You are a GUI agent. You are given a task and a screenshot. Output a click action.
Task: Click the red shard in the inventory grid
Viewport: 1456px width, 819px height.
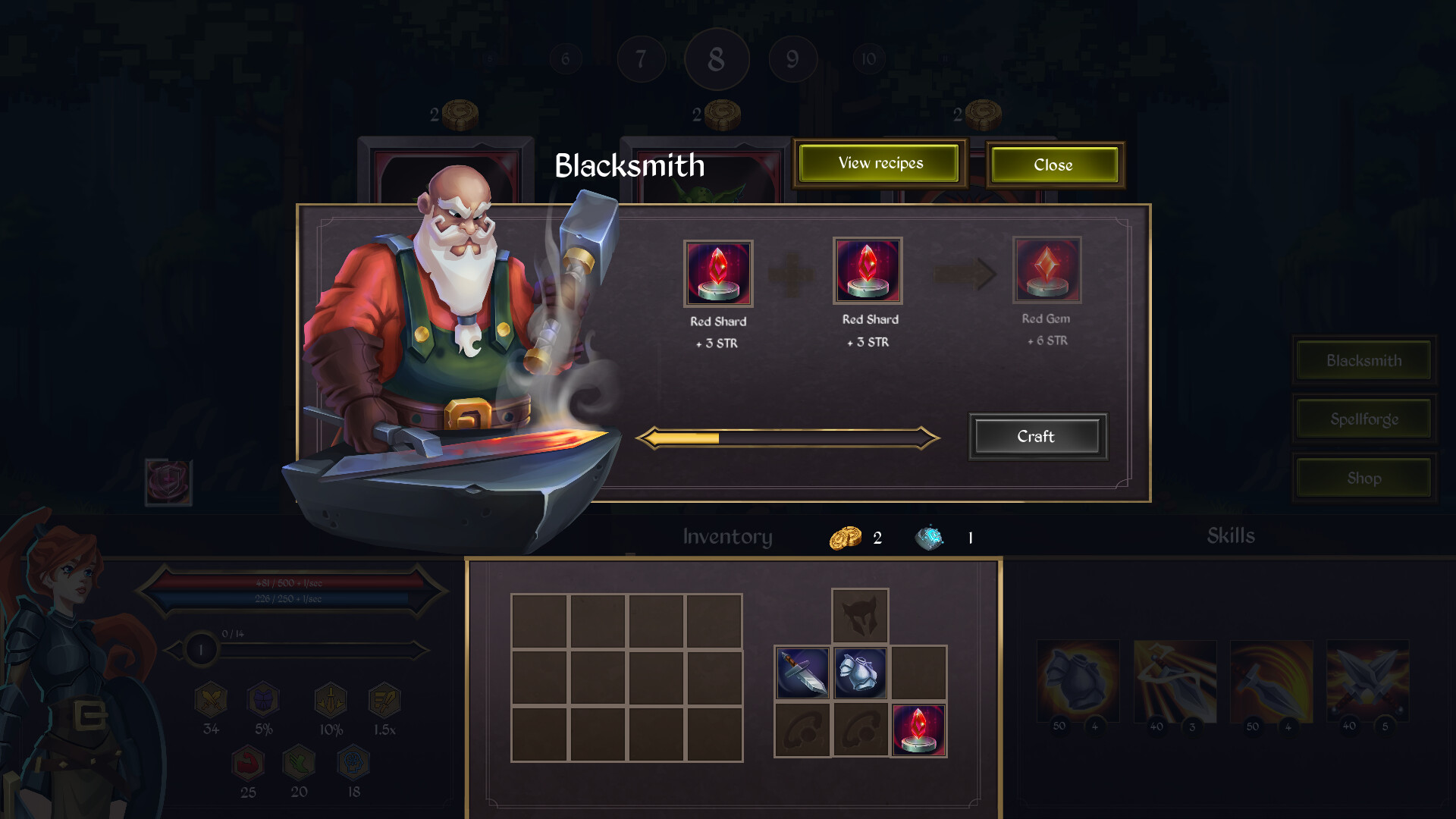click(918, 730)
